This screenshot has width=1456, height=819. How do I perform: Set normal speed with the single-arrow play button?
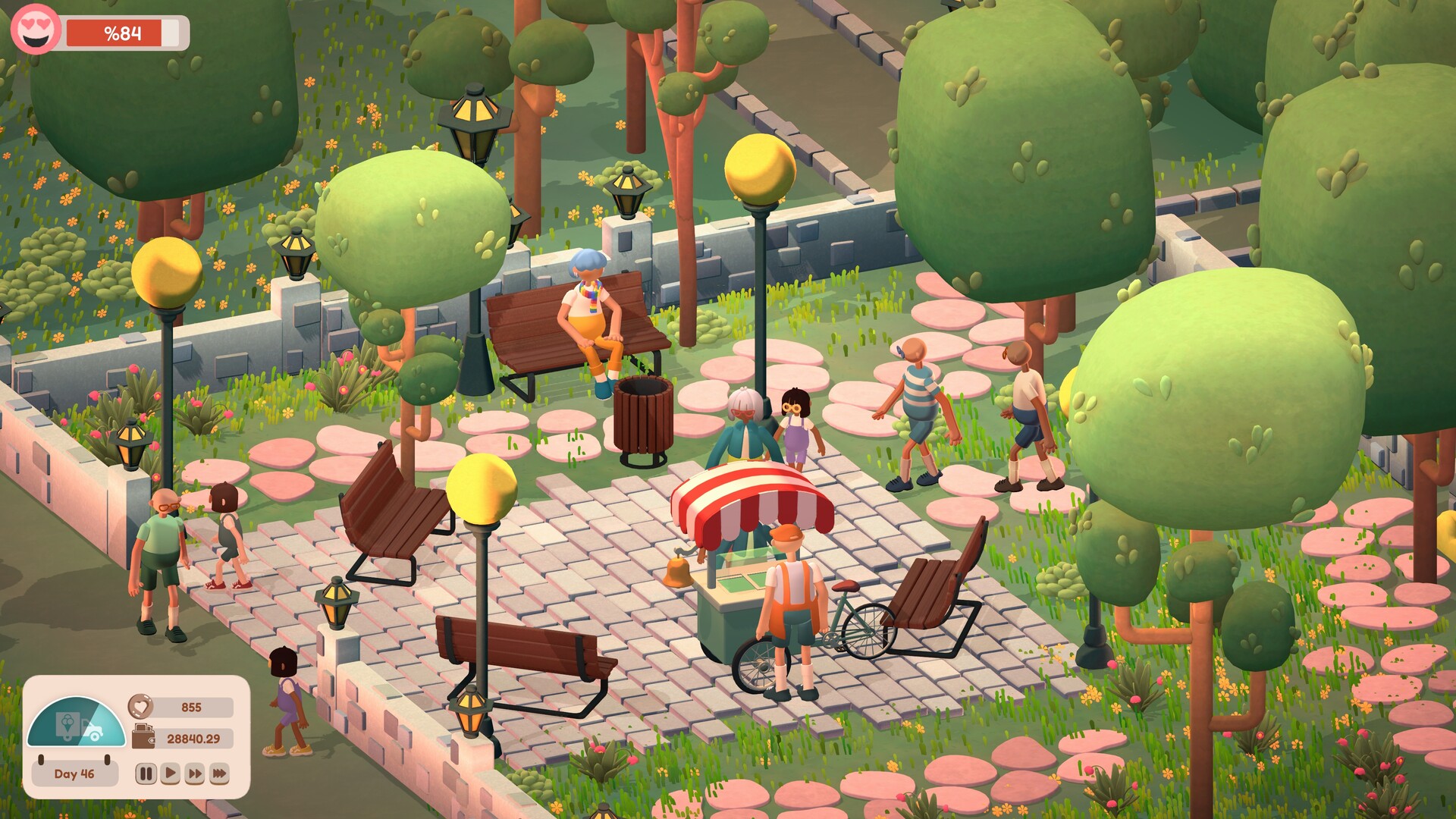(x=170, y=773)
